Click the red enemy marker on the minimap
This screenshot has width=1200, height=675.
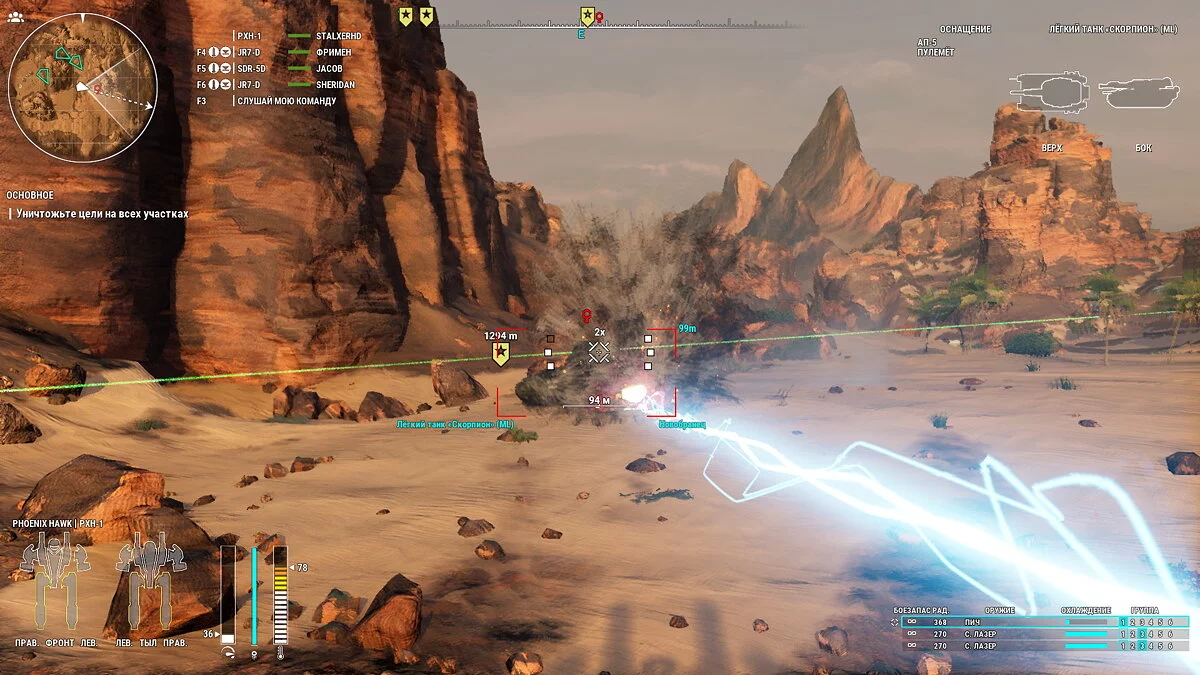(97, 88)
